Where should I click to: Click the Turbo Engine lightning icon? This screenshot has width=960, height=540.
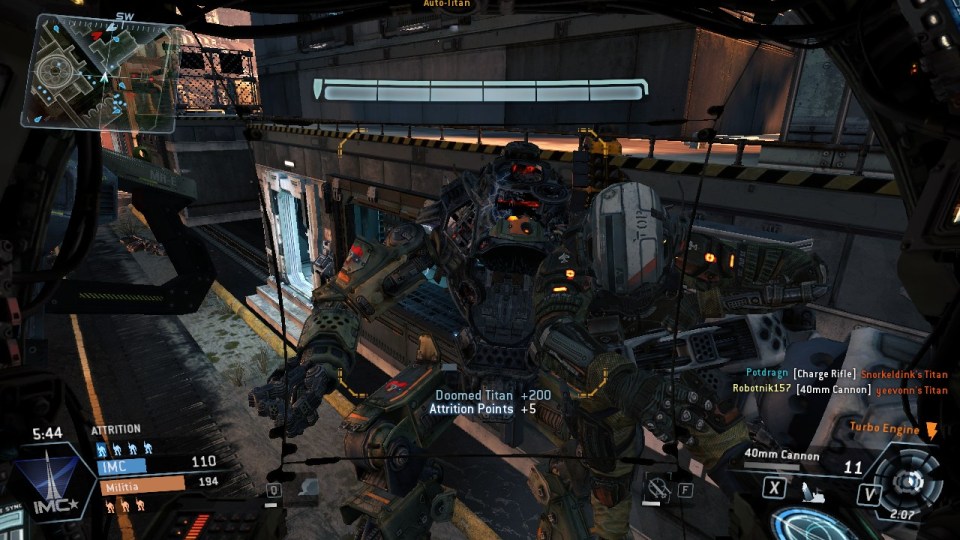932,429
